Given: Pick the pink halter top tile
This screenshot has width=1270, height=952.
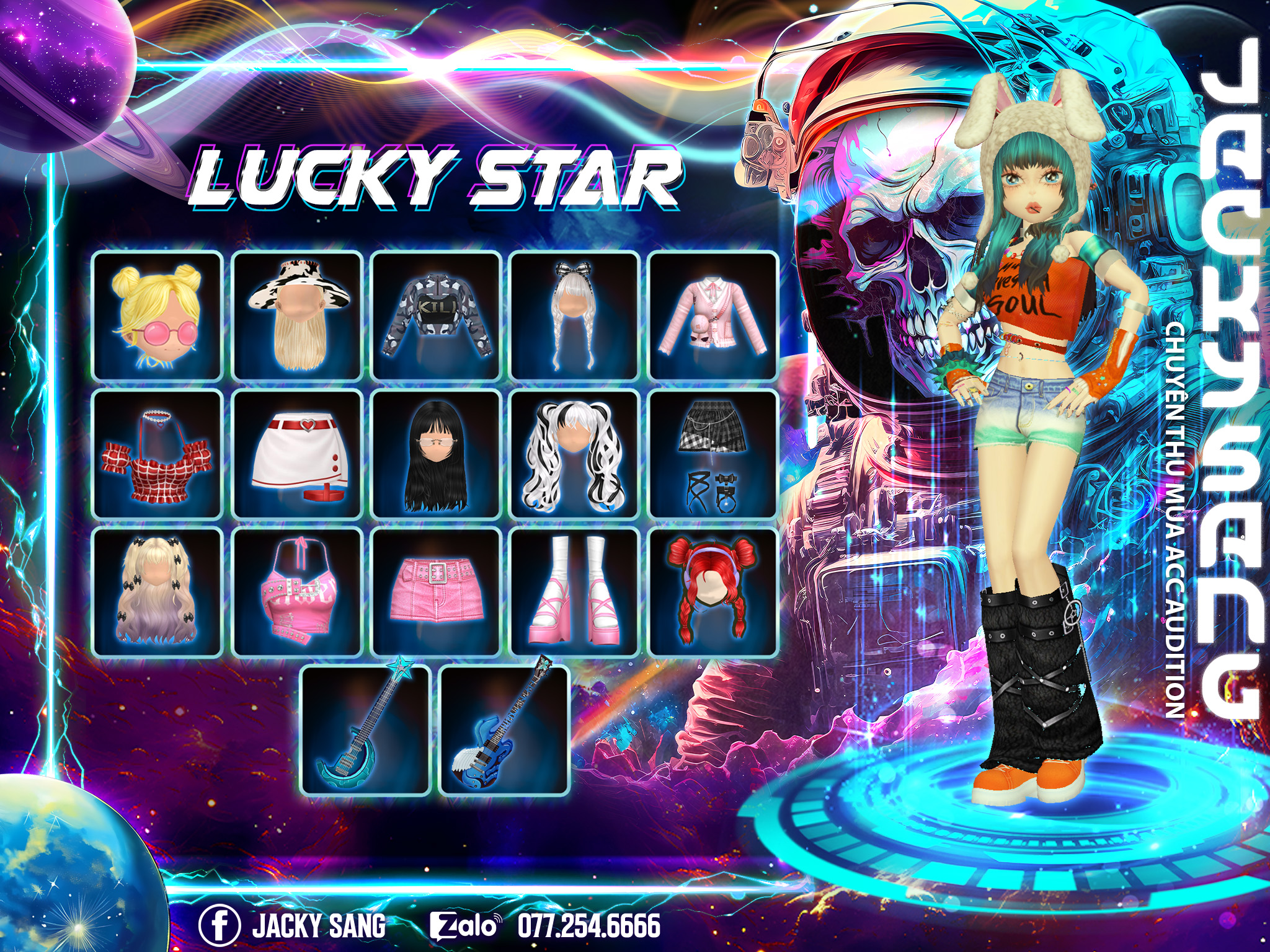Looking at the screenshot, I should point(297,593).
